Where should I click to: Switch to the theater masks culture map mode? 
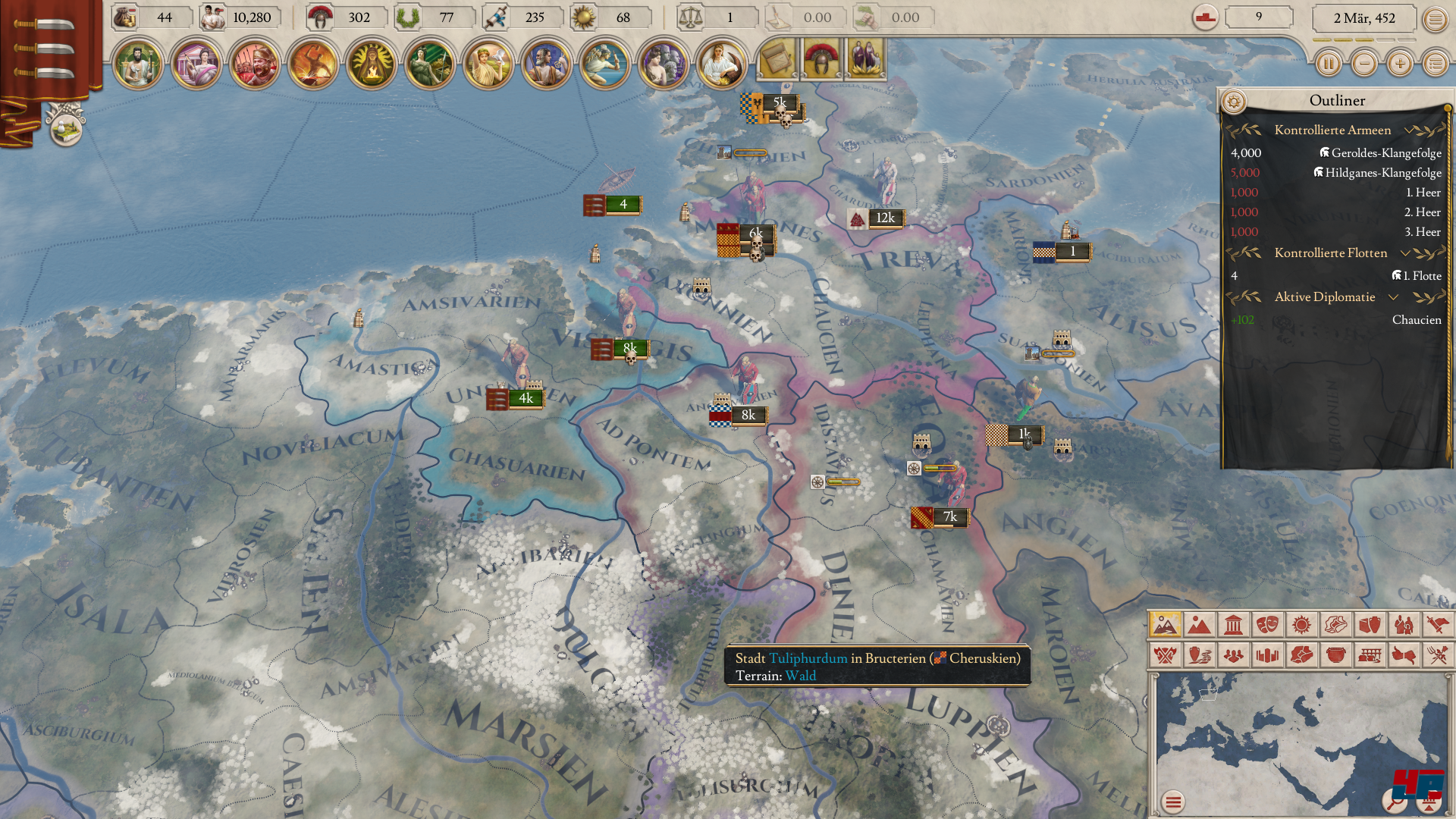click(1268, 625)
